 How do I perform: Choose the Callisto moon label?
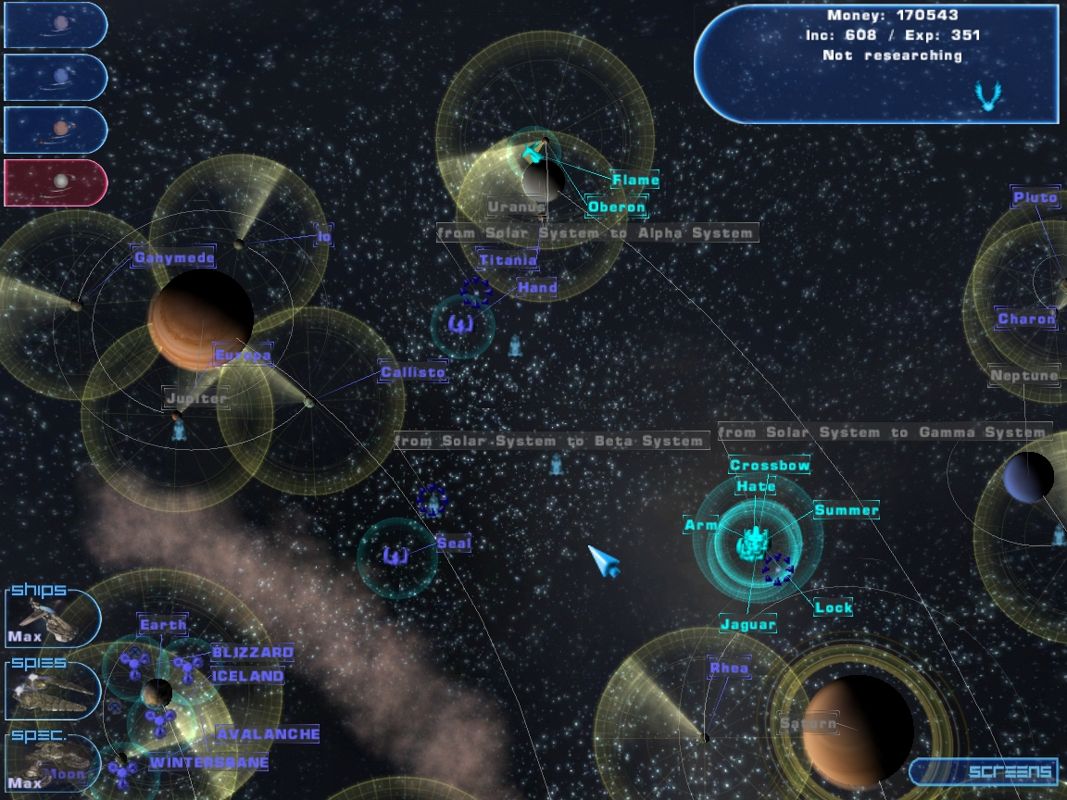(x=412, y=373)
